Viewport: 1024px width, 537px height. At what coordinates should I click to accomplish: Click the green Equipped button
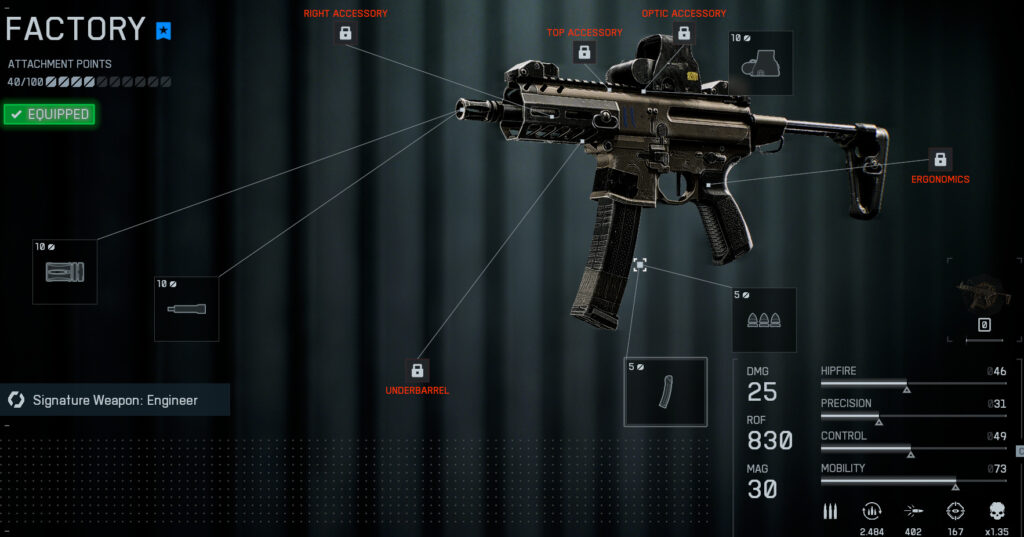(48, 114)
